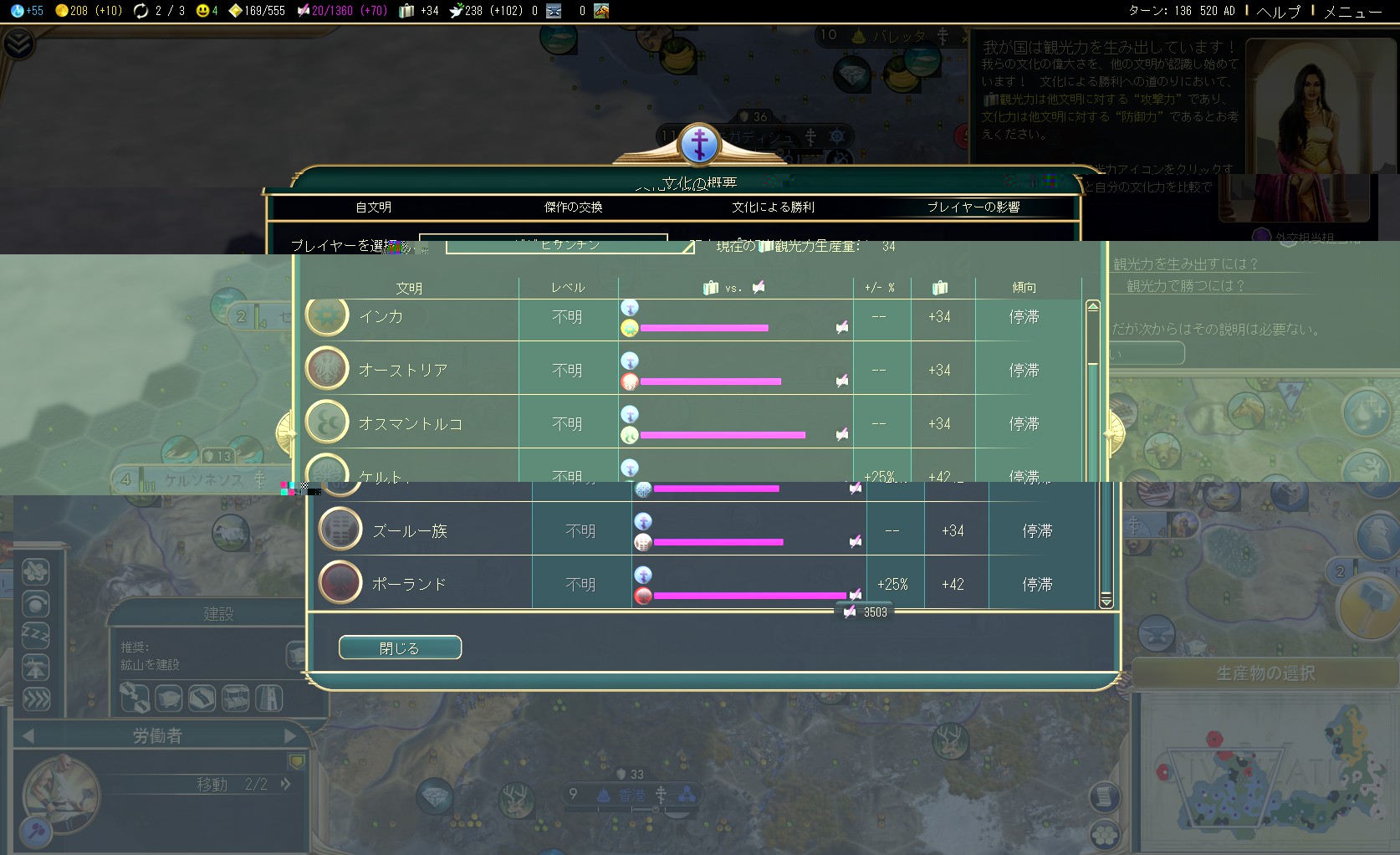Switch to the 文化による勝利 tab

coord(773,207)
